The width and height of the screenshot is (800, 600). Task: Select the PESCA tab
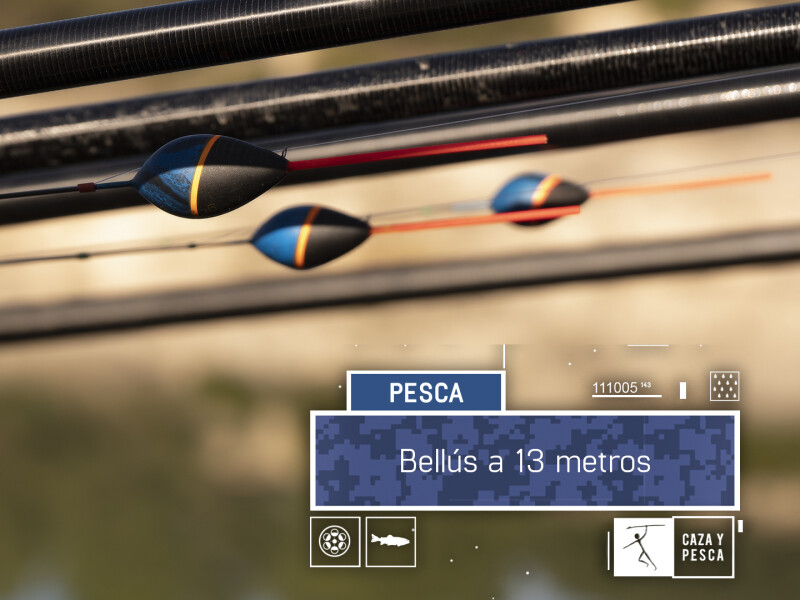tap(425, 392)
